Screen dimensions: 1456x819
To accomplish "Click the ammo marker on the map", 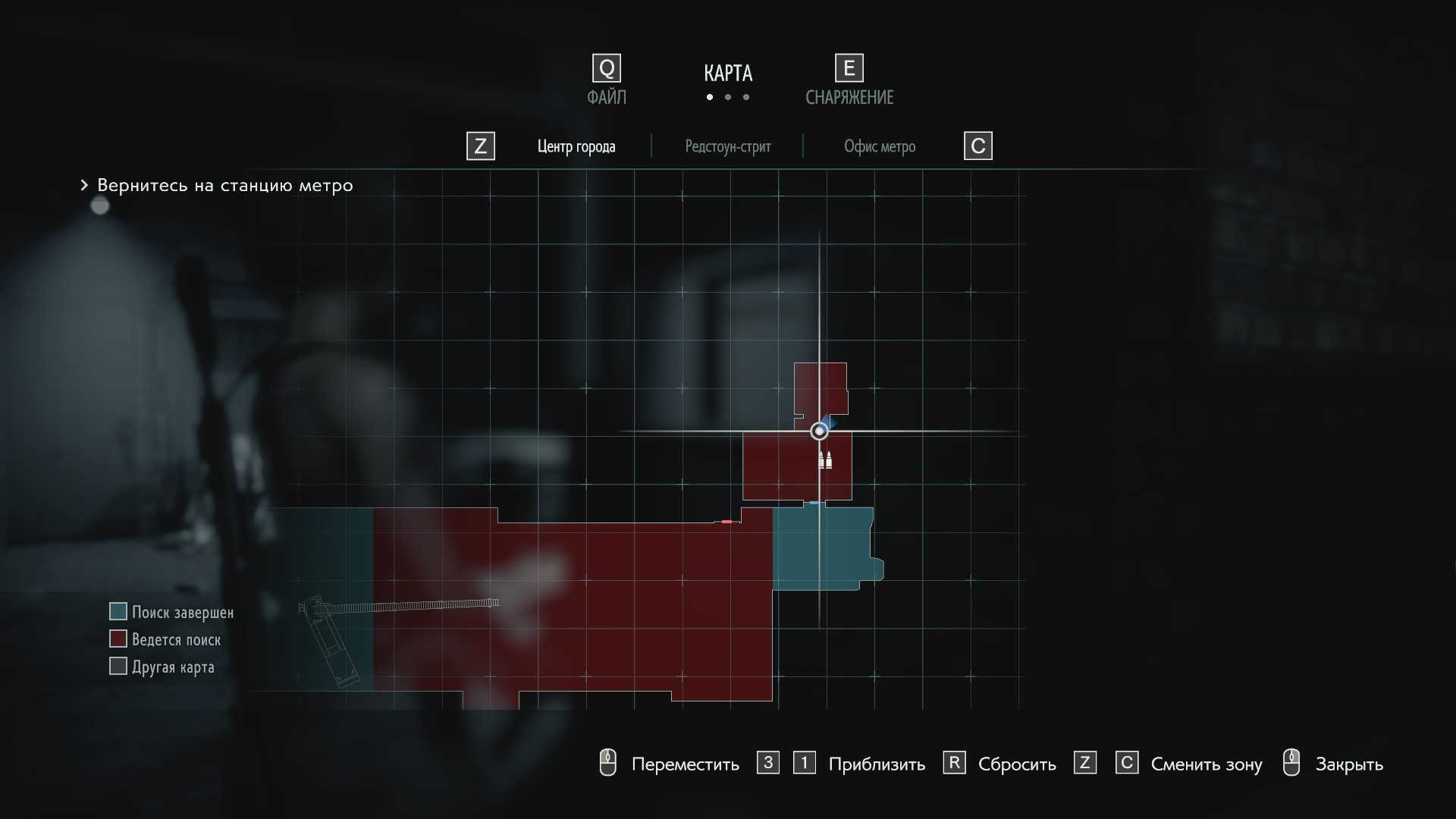I will 825,460.
